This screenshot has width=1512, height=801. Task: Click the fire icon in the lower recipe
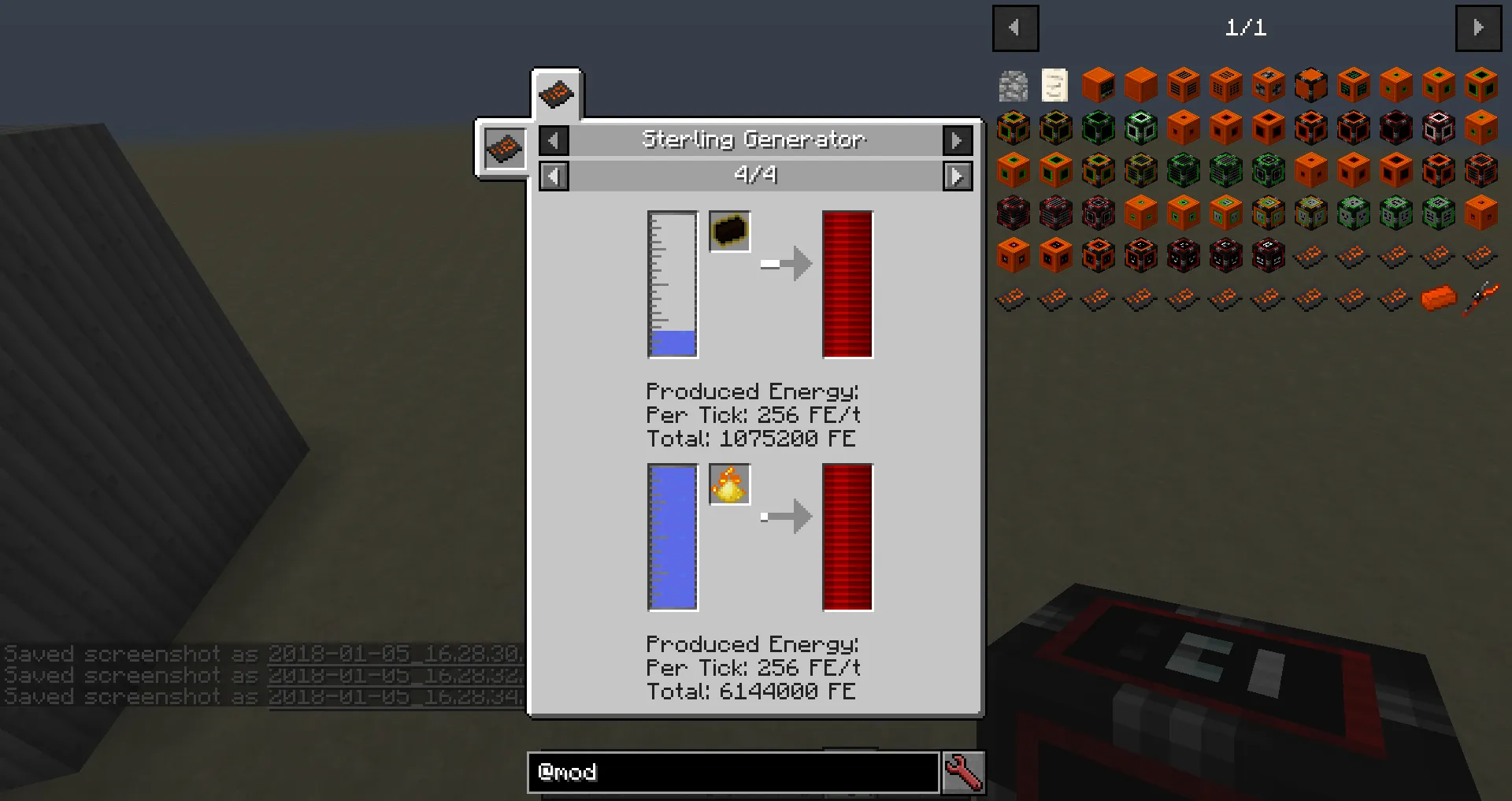click(729, 484)
